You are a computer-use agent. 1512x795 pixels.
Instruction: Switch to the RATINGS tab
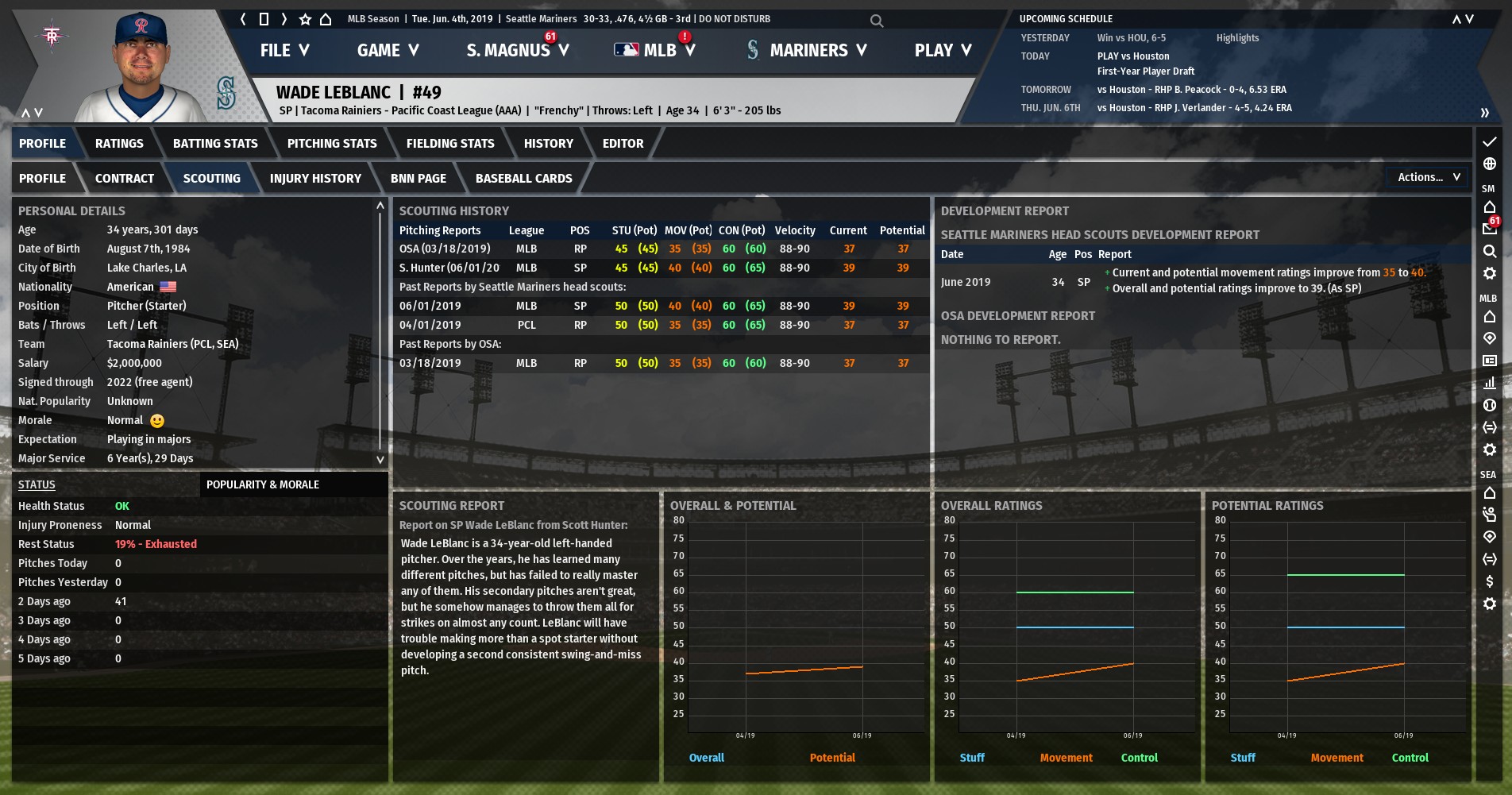coord(119,144)
